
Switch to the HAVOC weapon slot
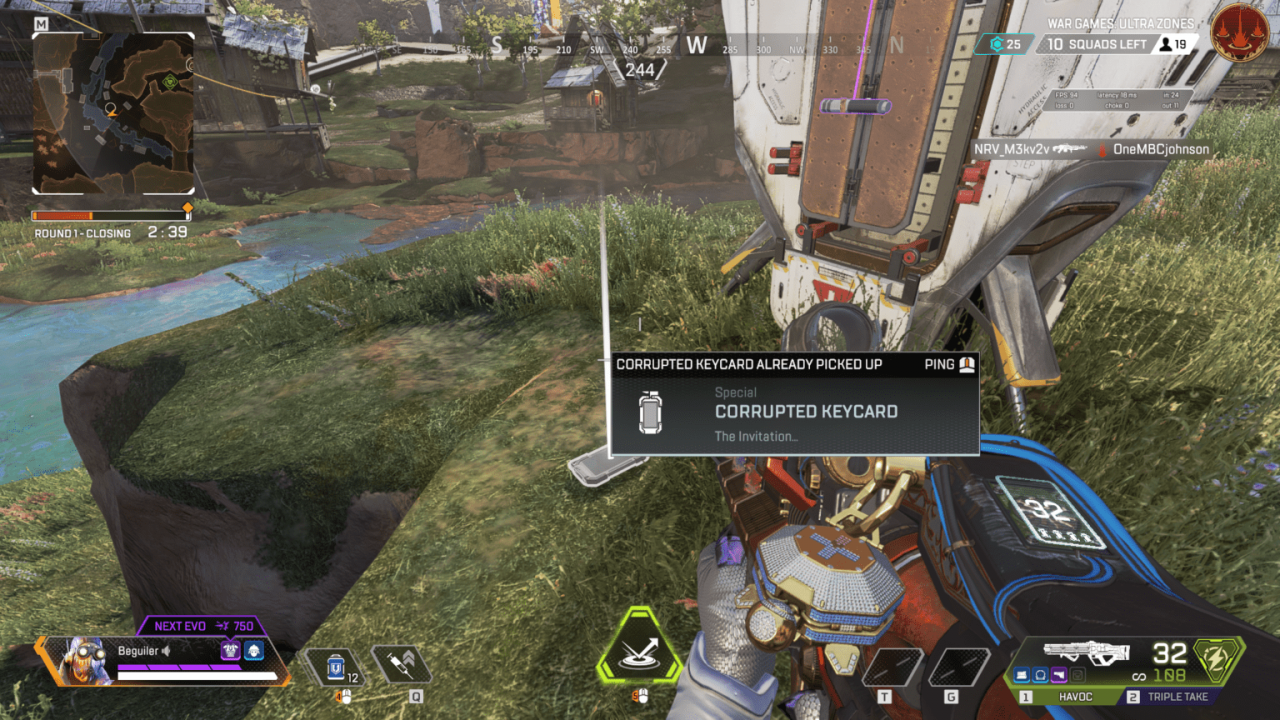[1062, 697]
